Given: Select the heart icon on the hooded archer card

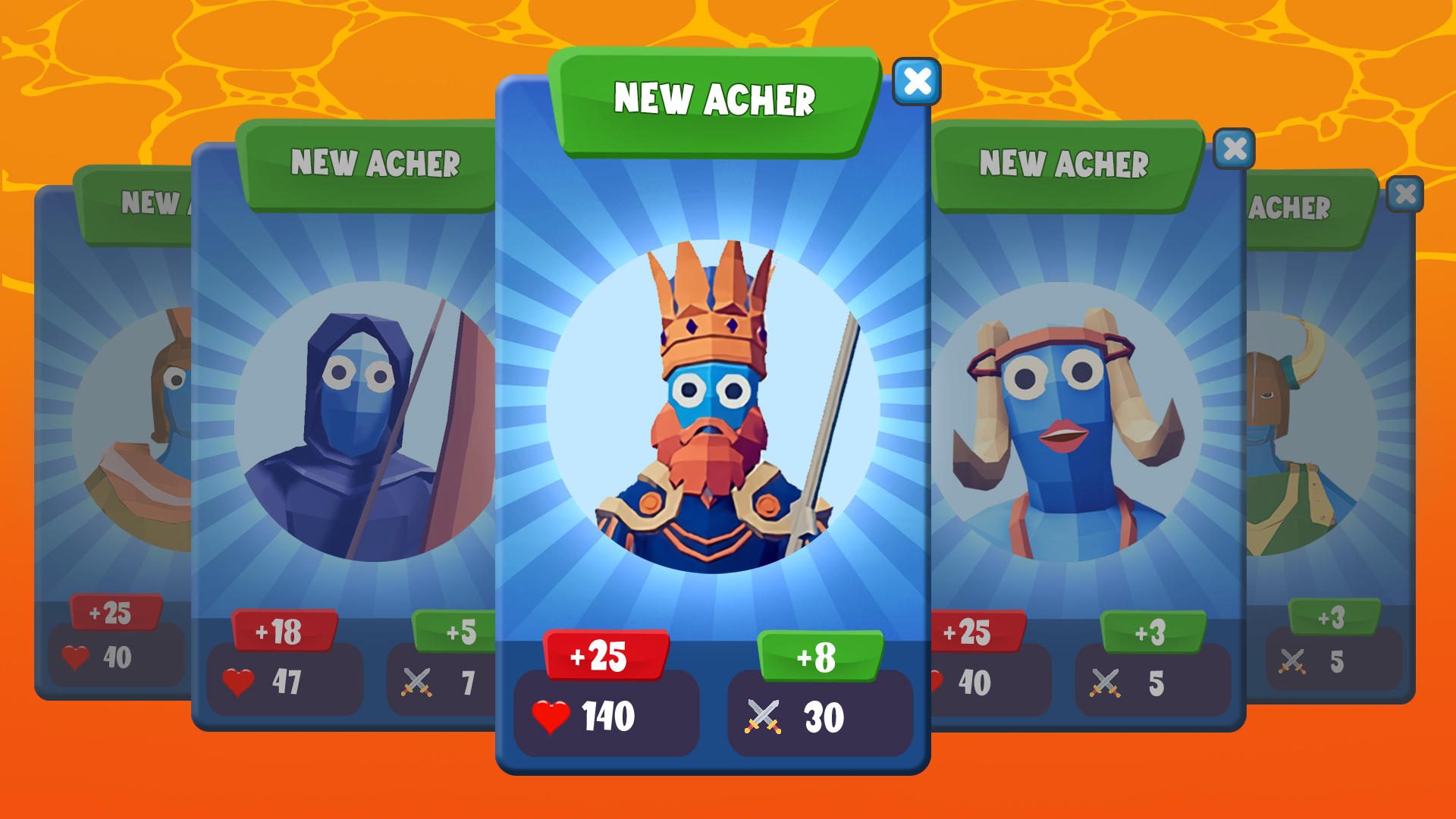Looking at the screenshot, I should pyautogui.click(x=238, y=681).
